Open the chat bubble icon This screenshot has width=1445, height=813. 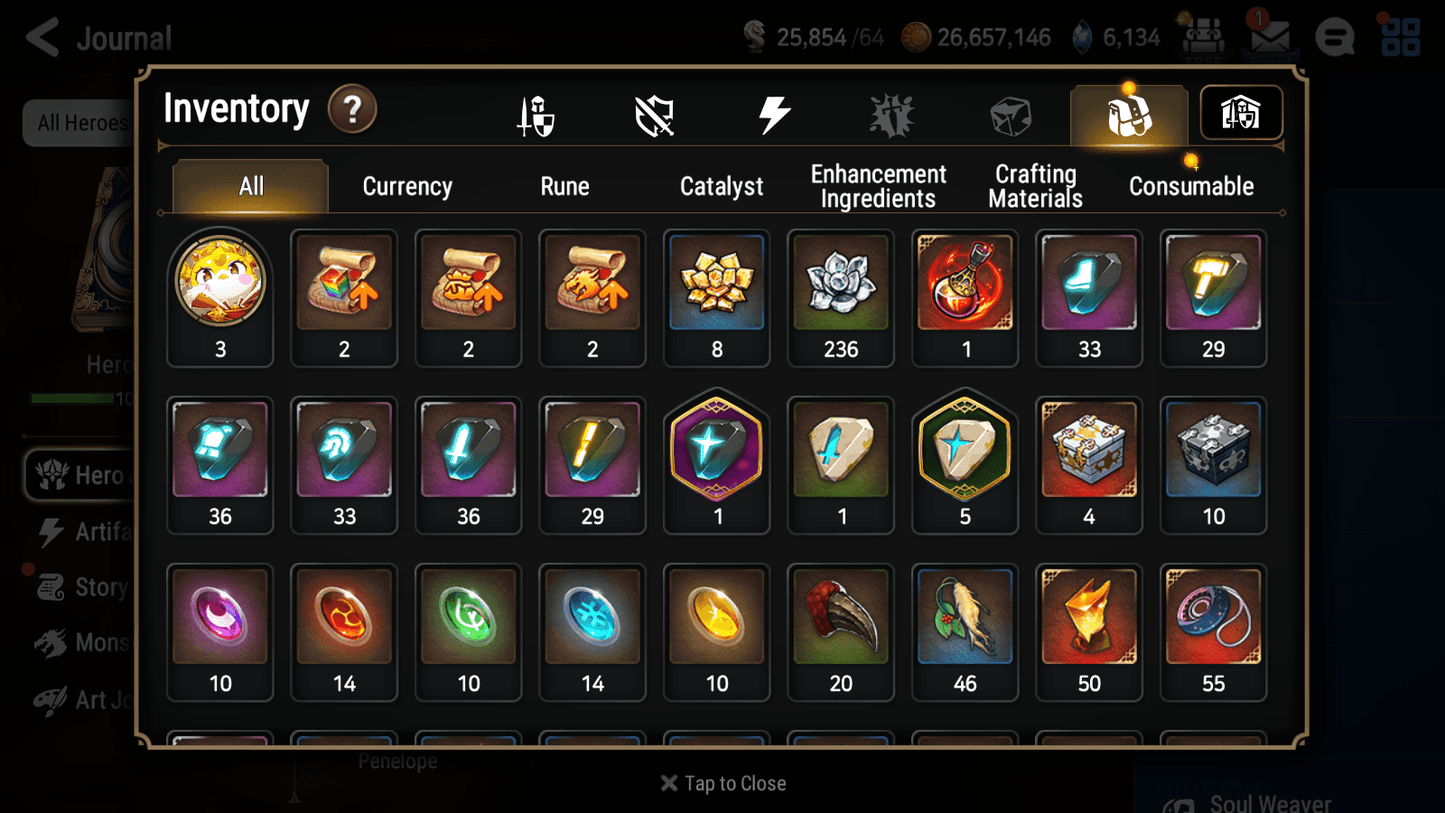click(1334, 37)
